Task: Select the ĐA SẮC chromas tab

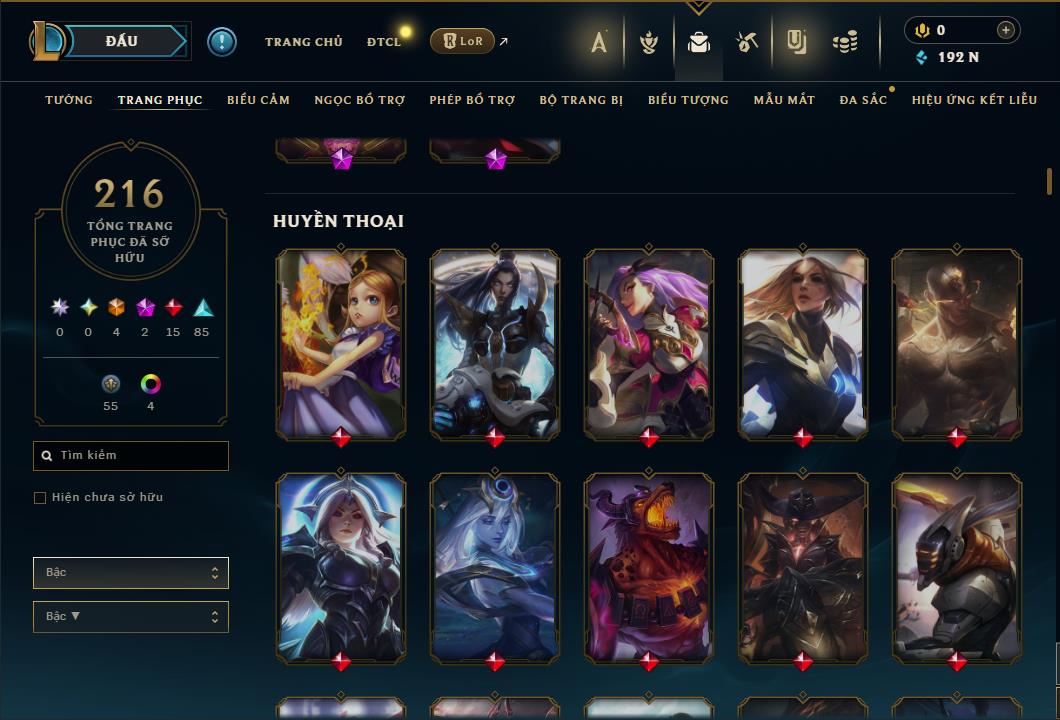Action: [x=863, y=100]
